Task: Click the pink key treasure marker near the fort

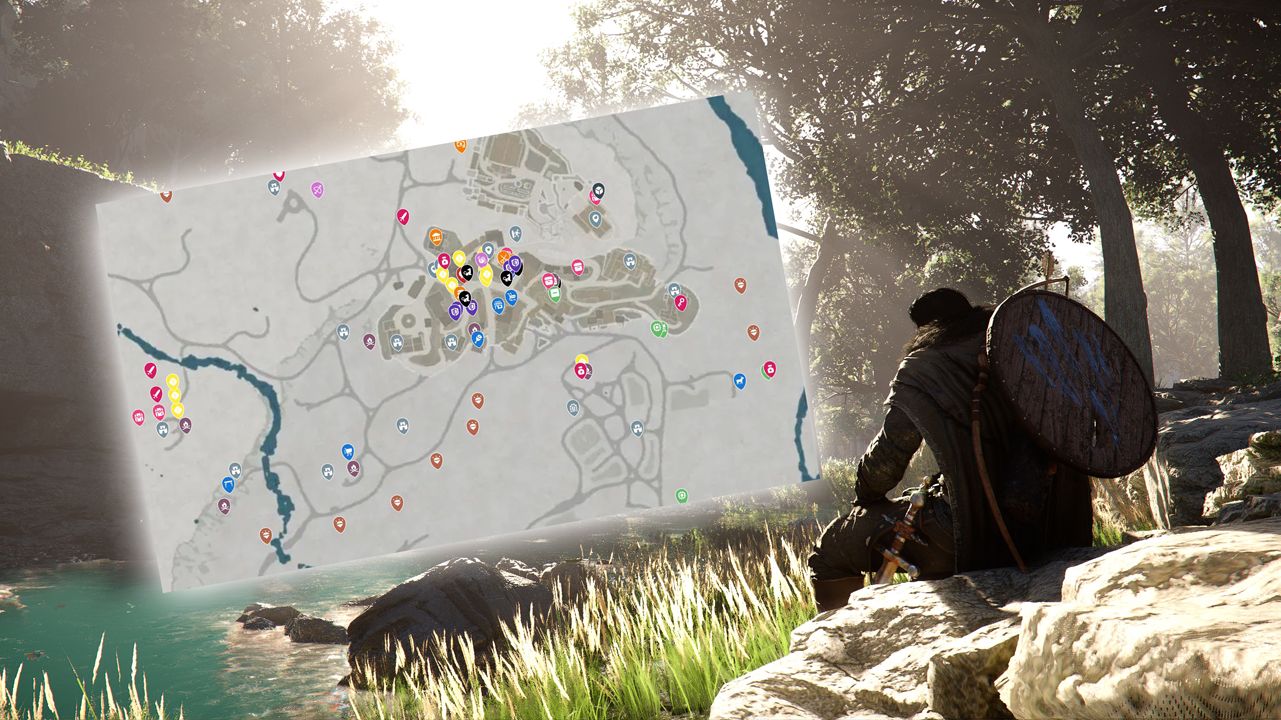Action: (683, 302)
